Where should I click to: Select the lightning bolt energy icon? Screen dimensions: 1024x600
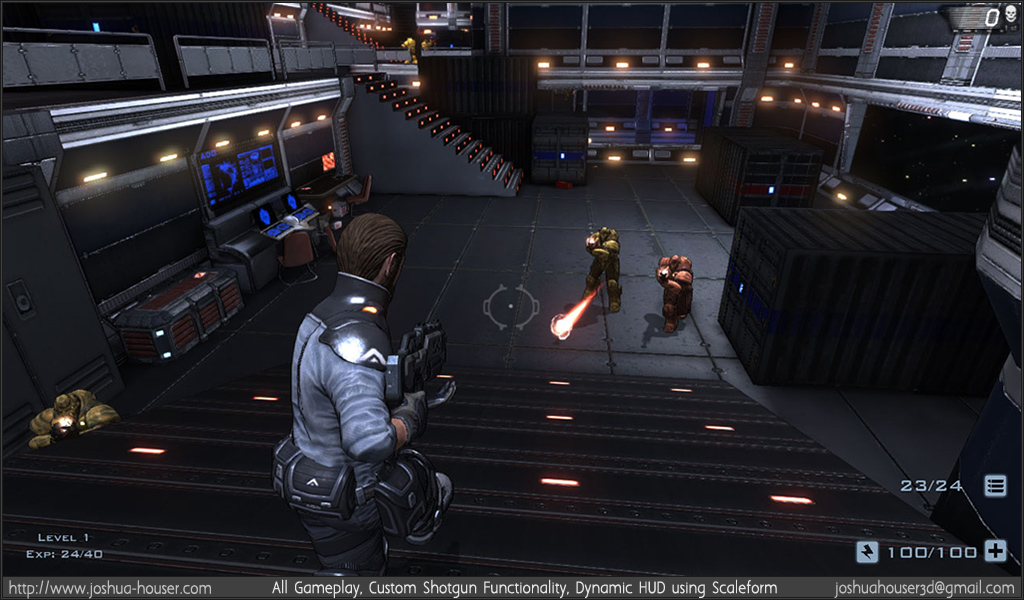[x=867, y=551]
